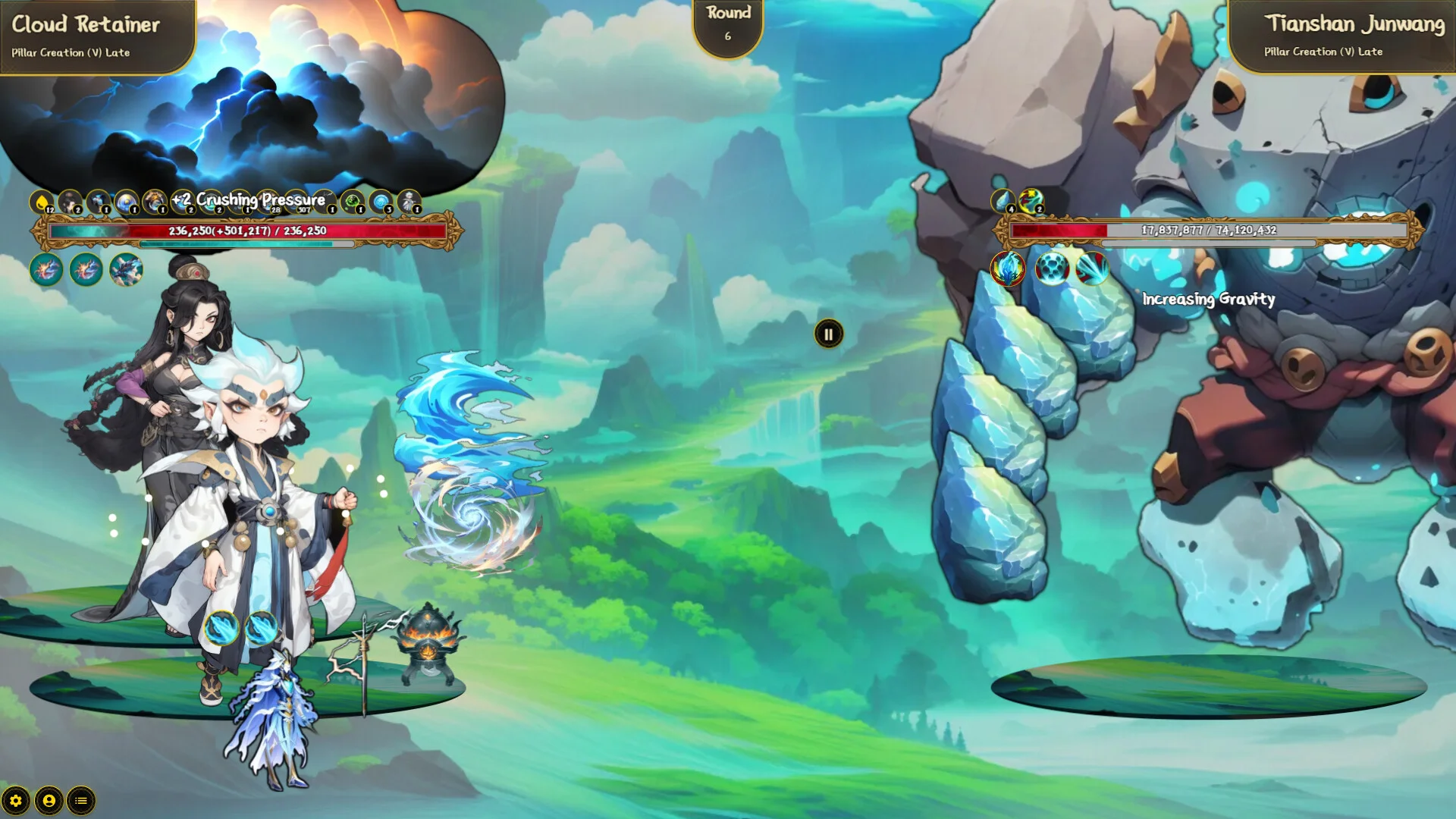
Task: Inspect the enemy's ice crystal buff icon
Action: 1003,202
